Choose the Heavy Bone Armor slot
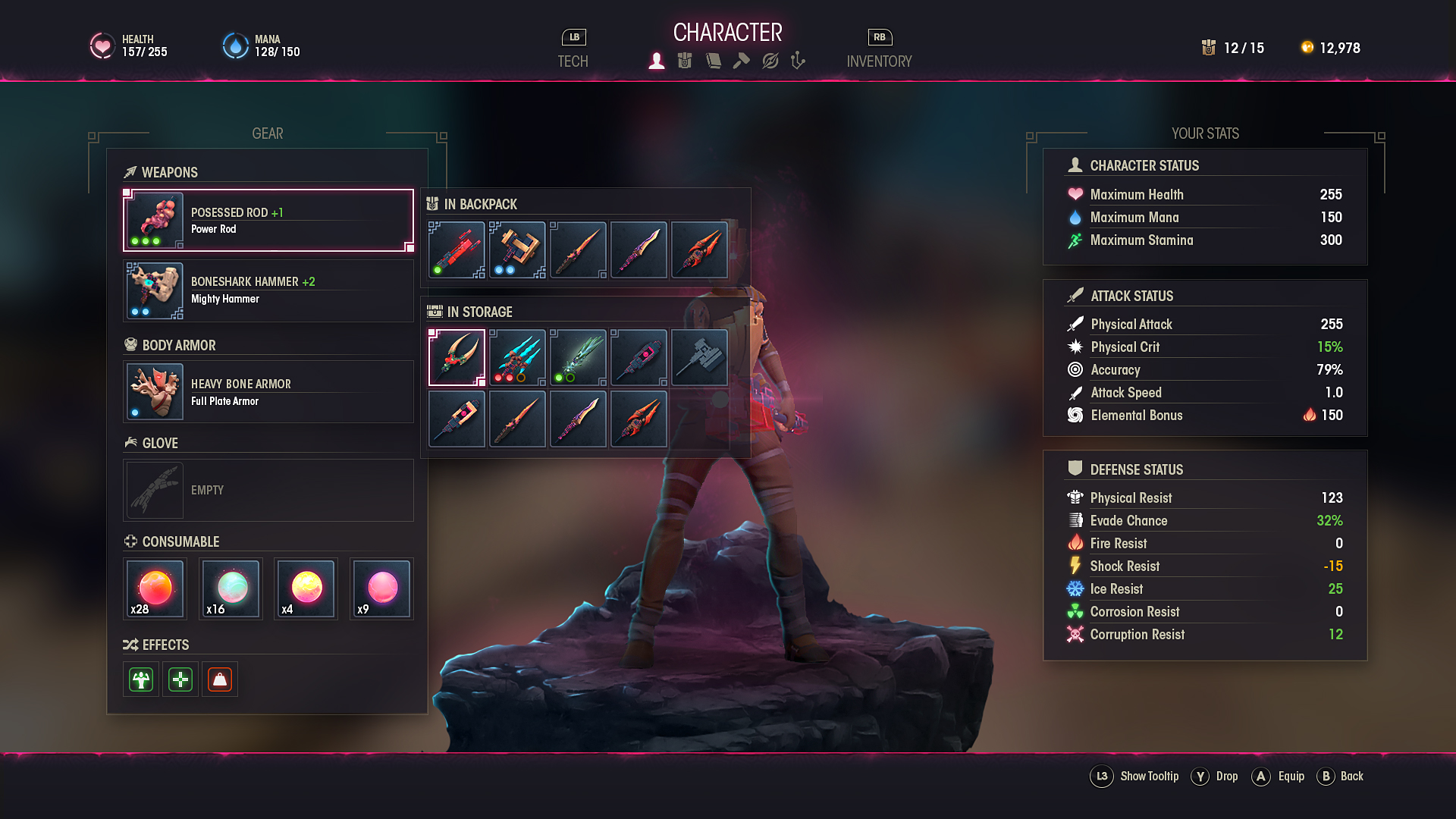Image resolution: width=1456 pixels, height=819 pixels. tap(268, 391)
